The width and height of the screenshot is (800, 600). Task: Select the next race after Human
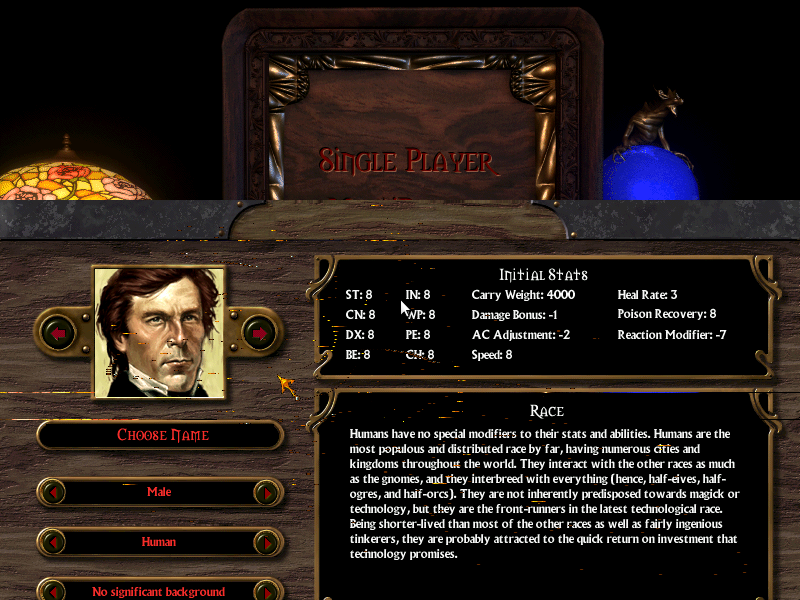[x=267, y=542]
